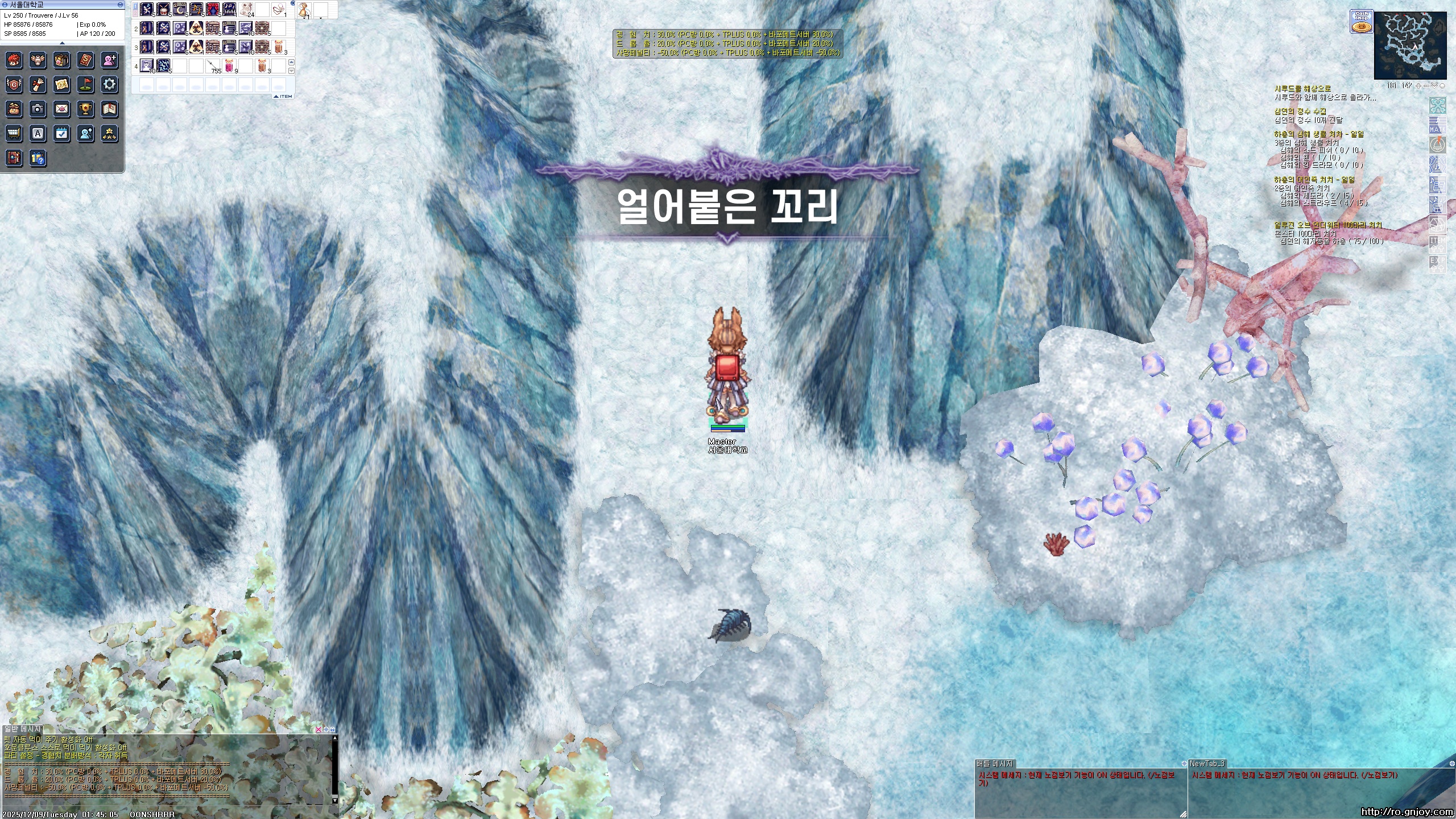Take a screenshot with the camera icon
The image size is (1456, 819).
(38, 109)
